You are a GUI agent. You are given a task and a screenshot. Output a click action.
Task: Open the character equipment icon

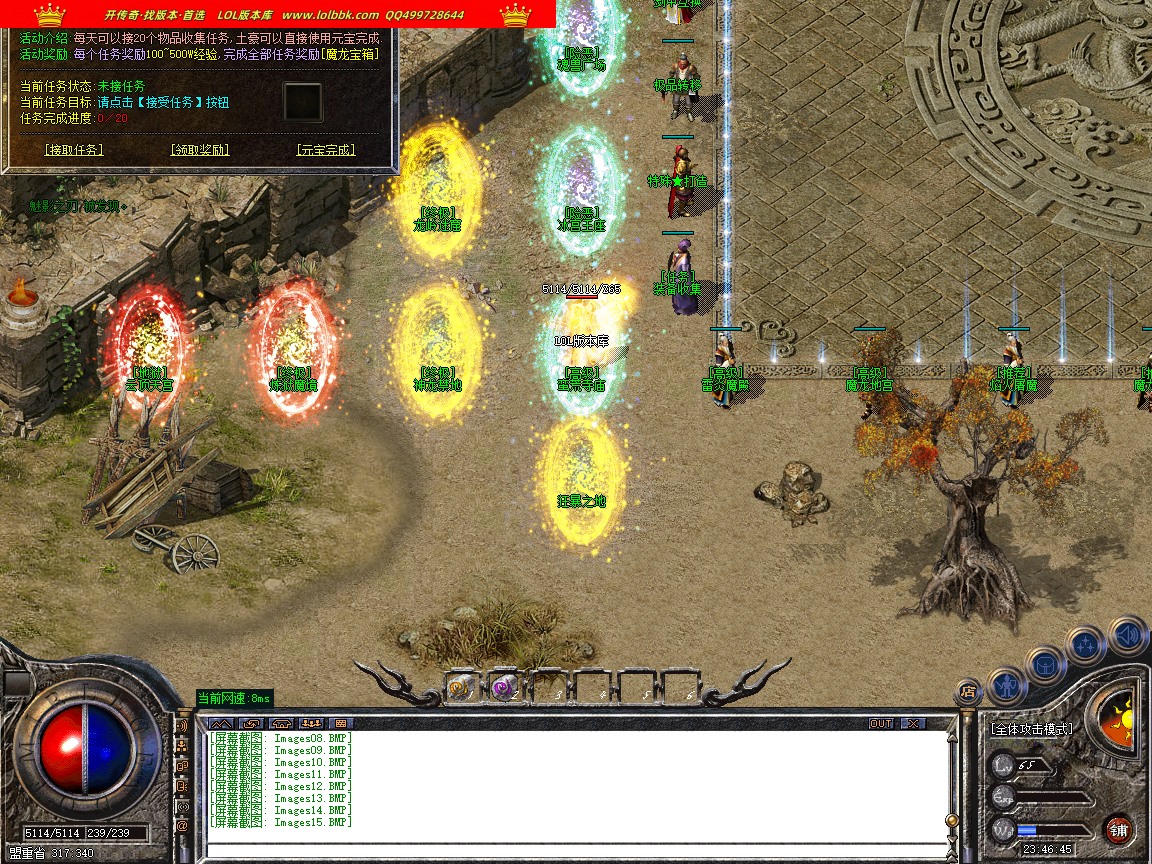point(1006,686)
